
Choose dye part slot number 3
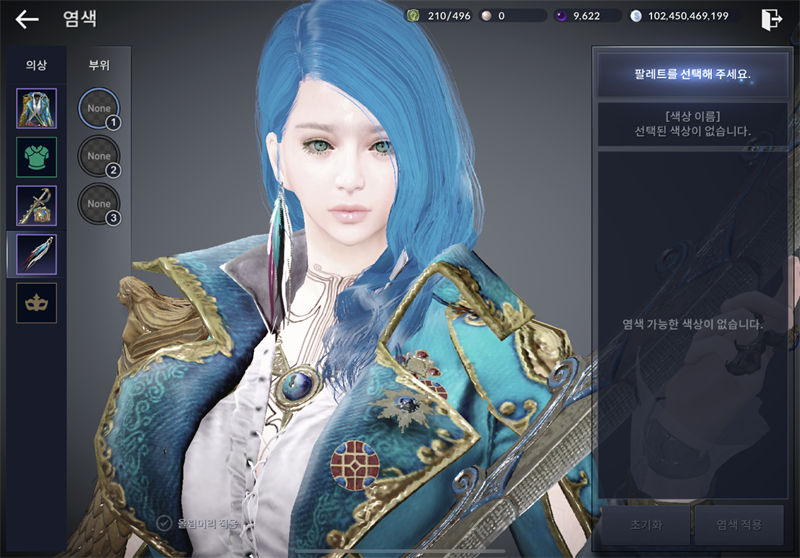tap(99, 204)
